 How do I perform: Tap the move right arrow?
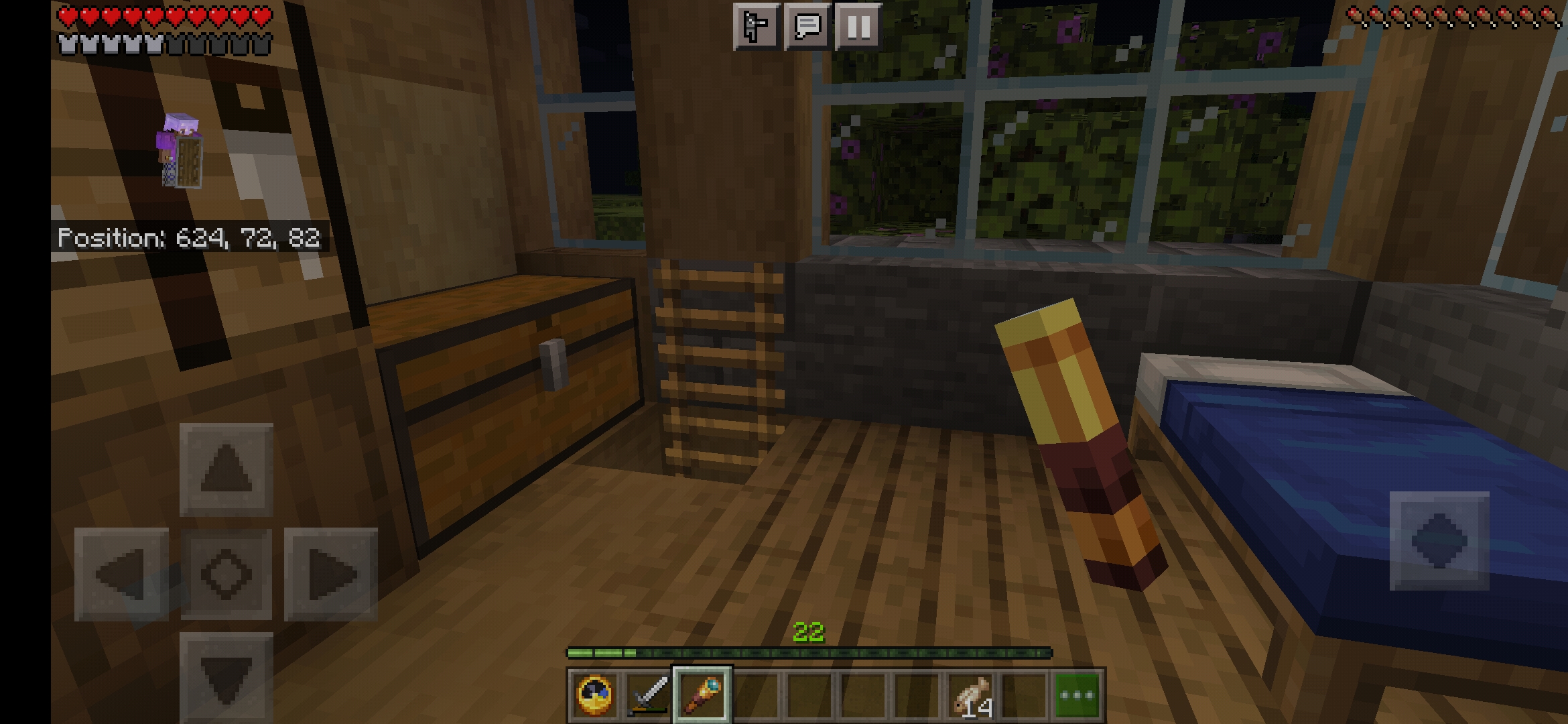click(x=331, y=575)
